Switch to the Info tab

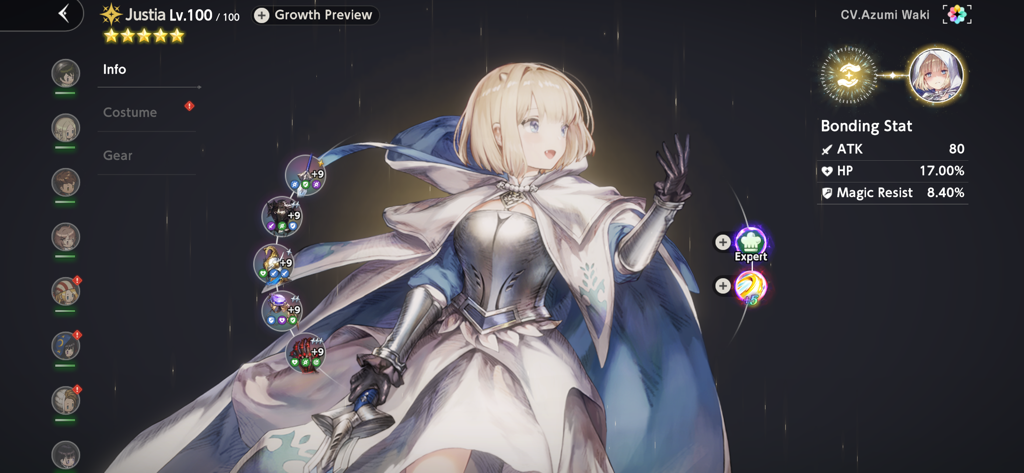115,70
